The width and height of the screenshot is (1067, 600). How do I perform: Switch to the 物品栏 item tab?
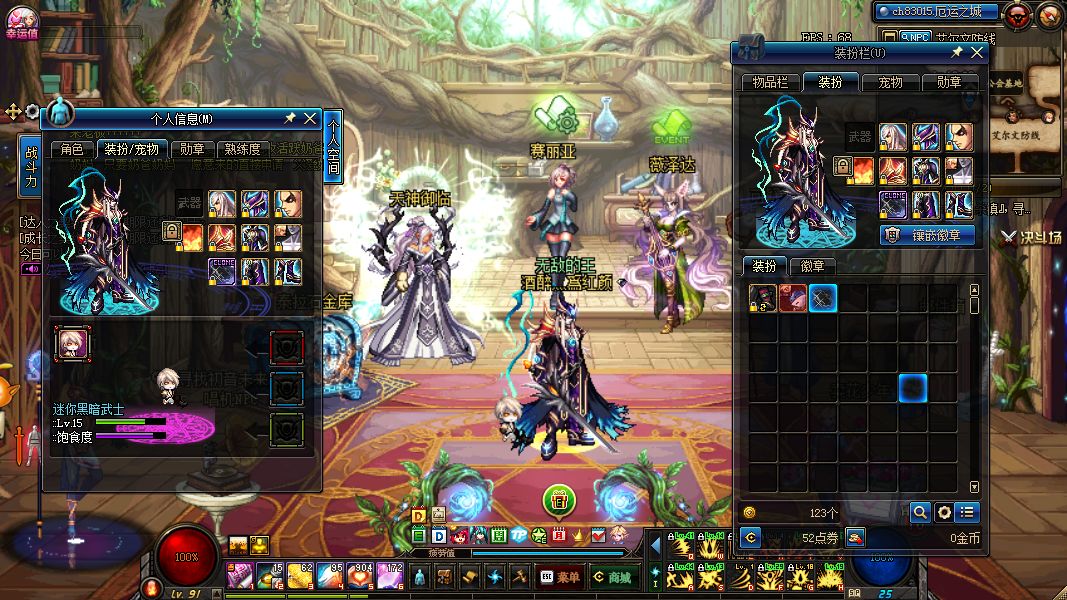(x=770, y=82)
